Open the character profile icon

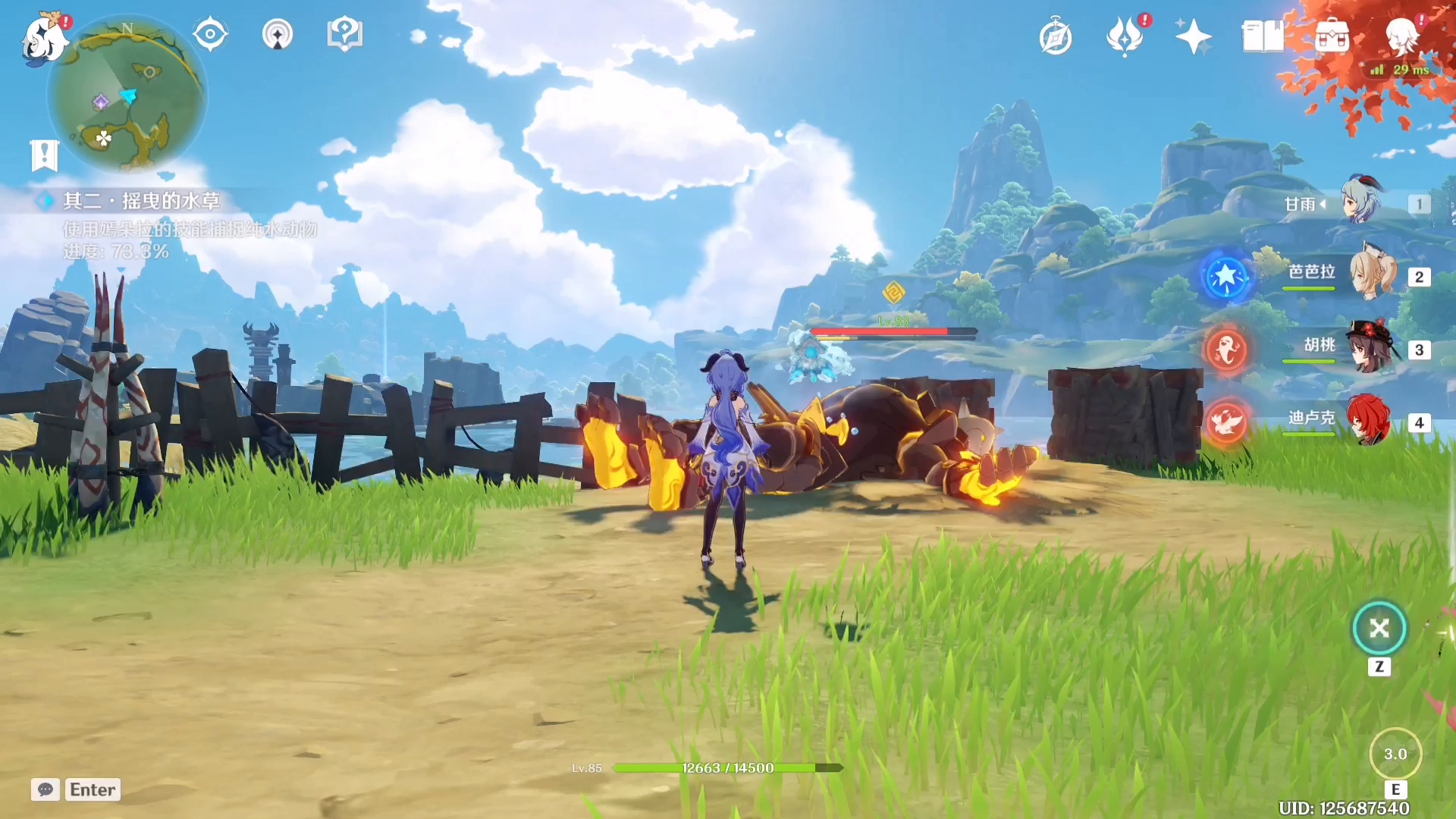(x=1401, y=36)
